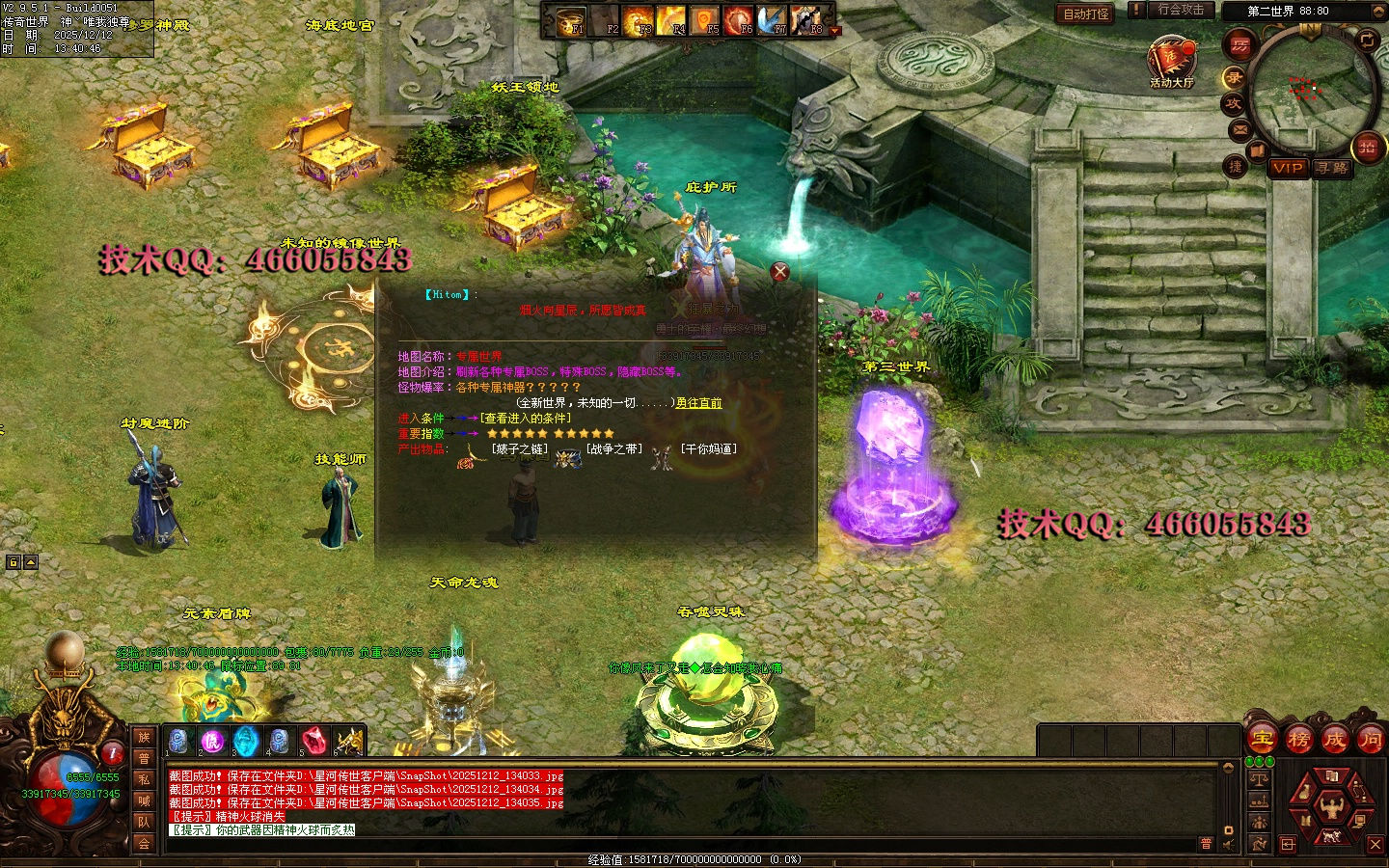Viewport: 1389px width, 868px height.
Task: Activate the 寻路 pathfinding button
Action: pyautogui.click(x=1332, y=168)
